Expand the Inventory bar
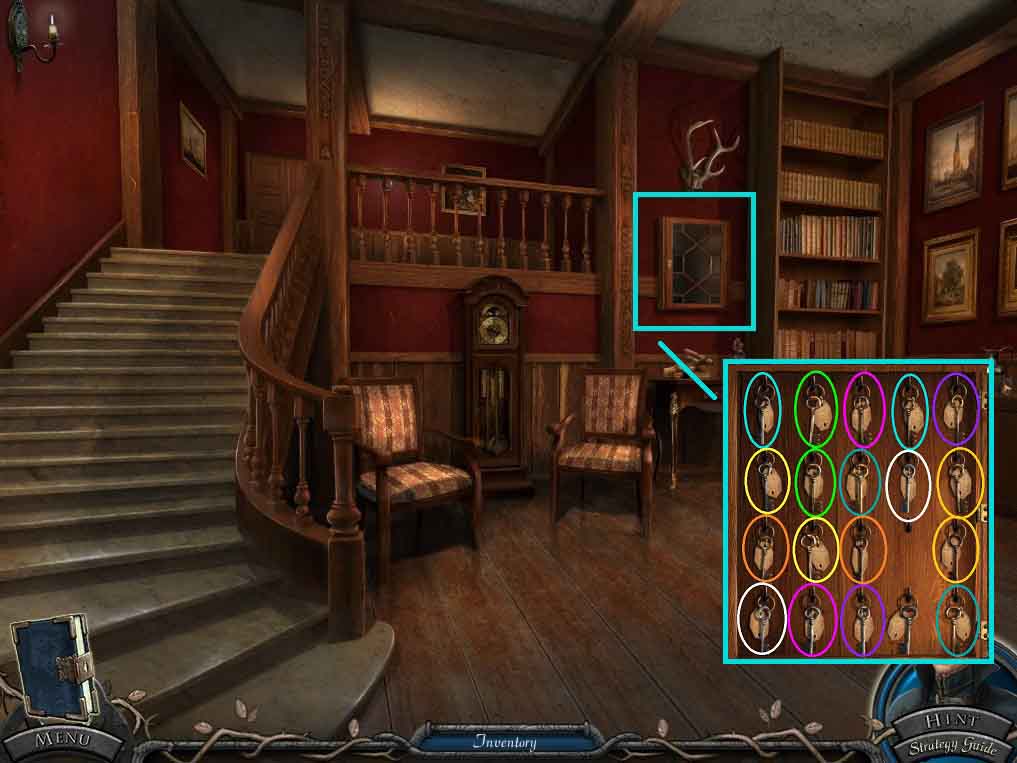The width and height of the screenshot is (1017, 763). [x=505, y=742]
